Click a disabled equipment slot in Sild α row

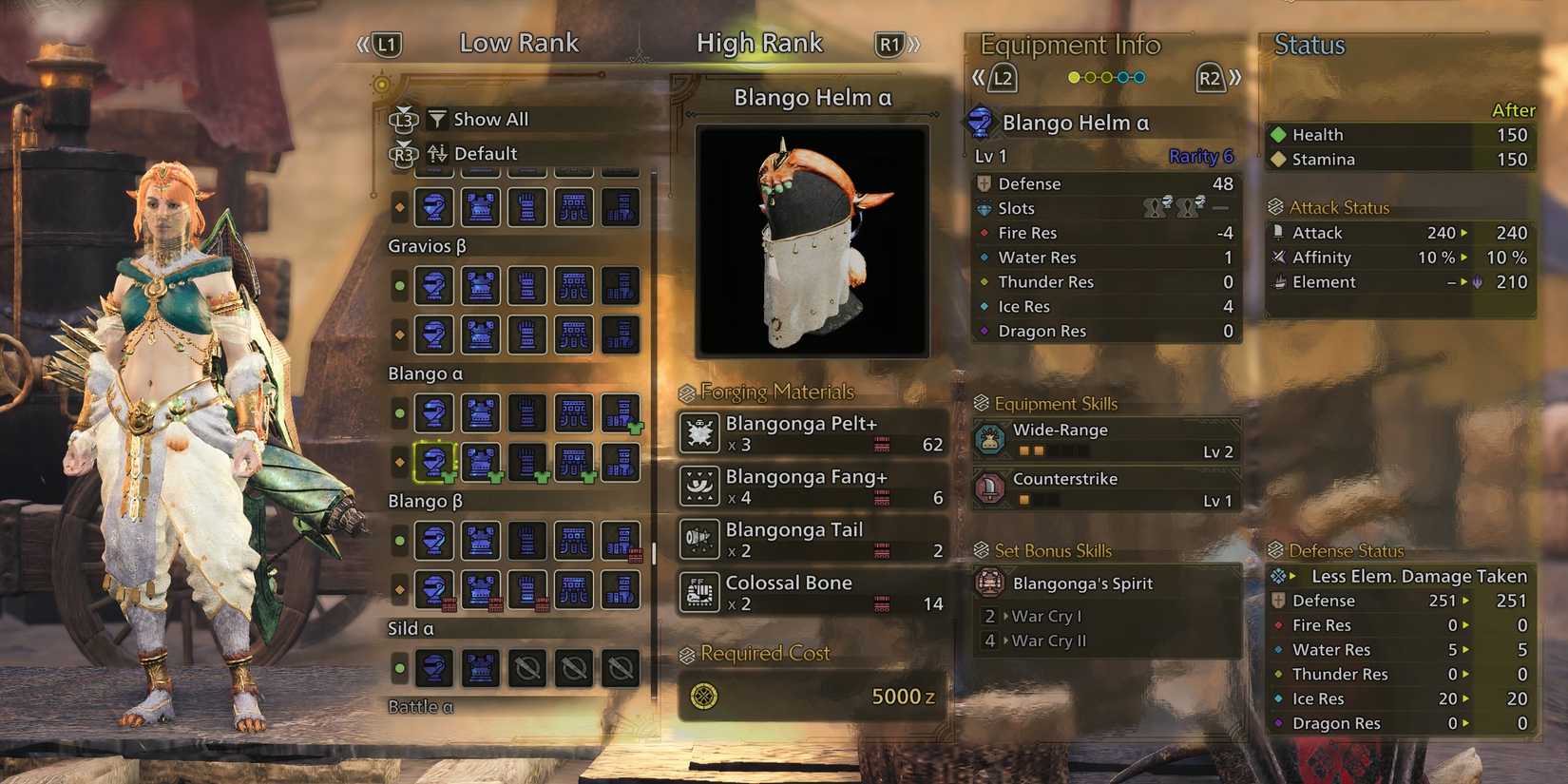click(x=526, y=668)
